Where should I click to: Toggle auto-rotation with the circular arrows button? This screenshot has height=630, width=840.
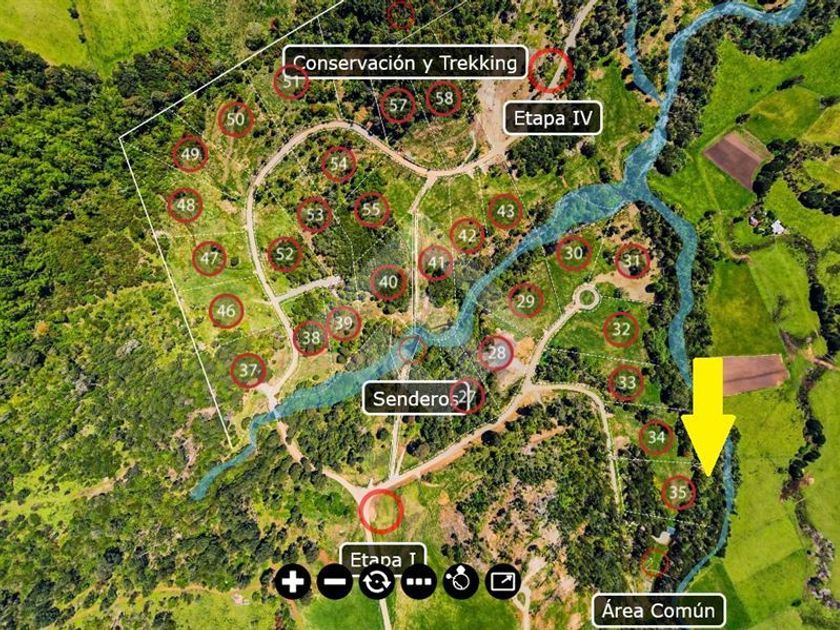click(x=377, y=580)
